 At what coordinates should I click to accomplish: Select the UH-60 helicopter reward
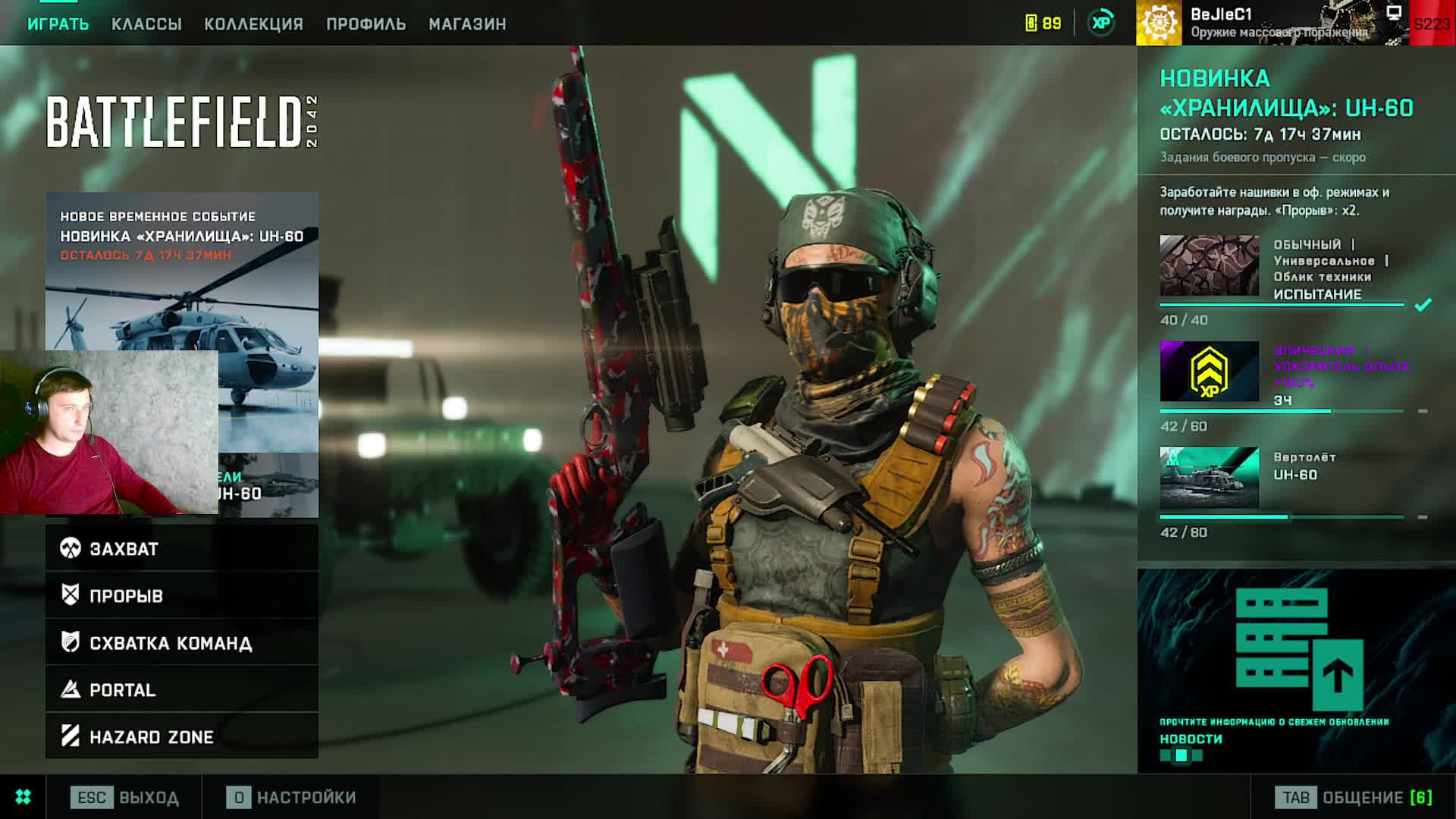1209,478
